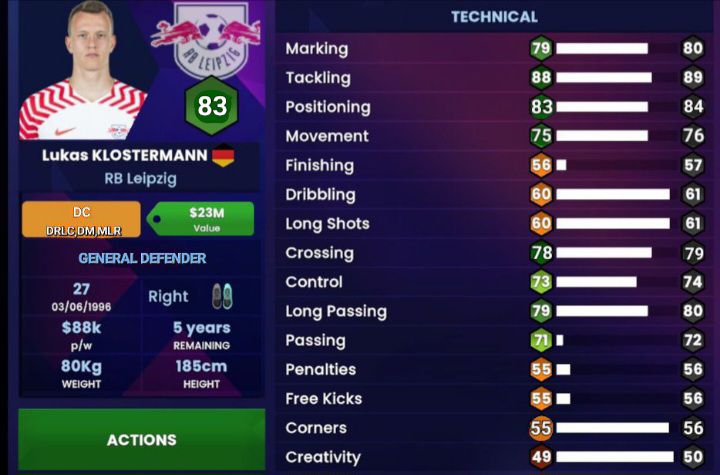Image resolution: width=720 pixels, height=475 pixels.
Task: Tap the TECHNICAL attributes header
Action: tap(494, 17)
